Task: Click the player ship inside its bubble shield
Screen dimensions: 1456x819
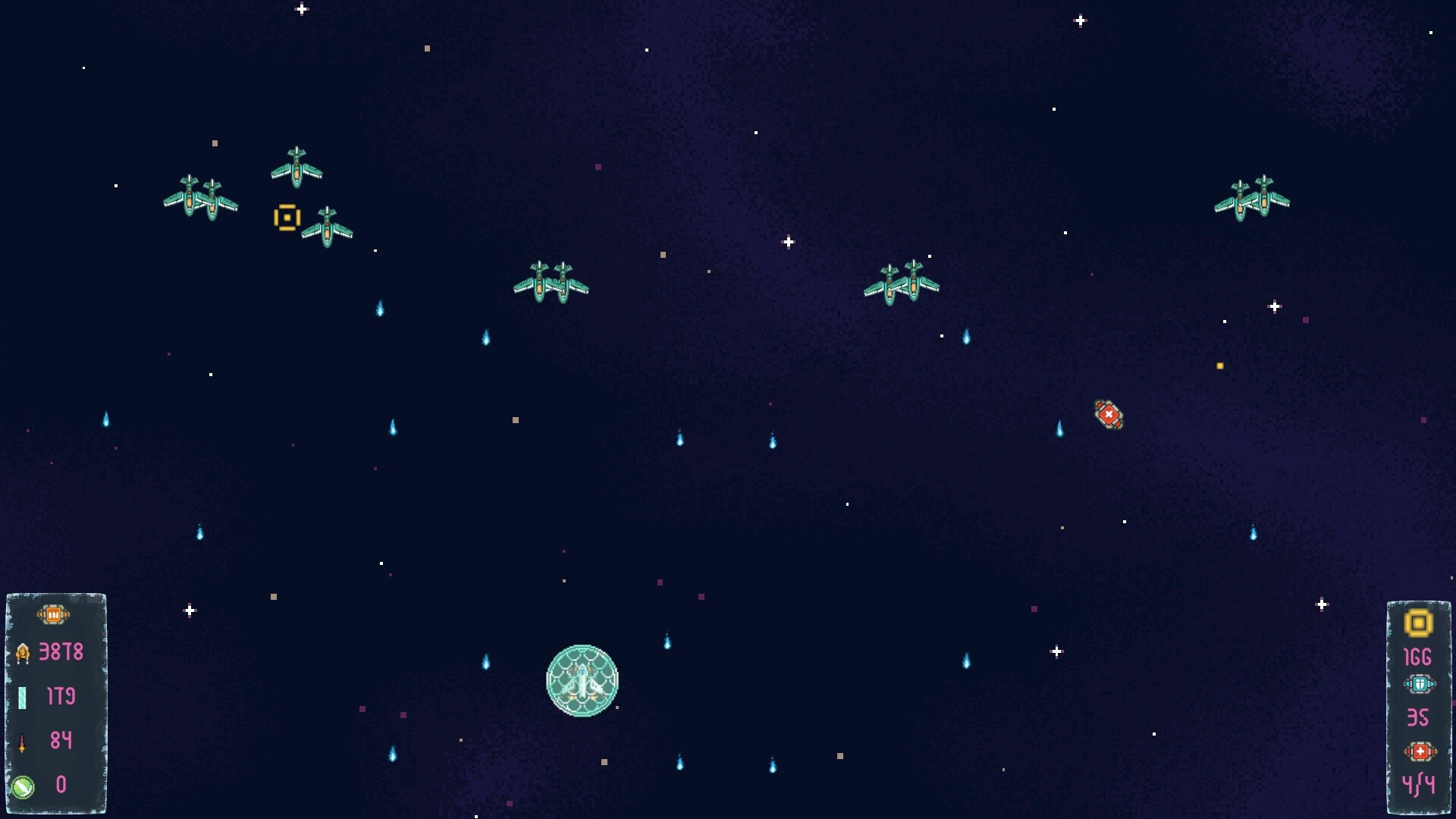Action: (x=582, y=681)
